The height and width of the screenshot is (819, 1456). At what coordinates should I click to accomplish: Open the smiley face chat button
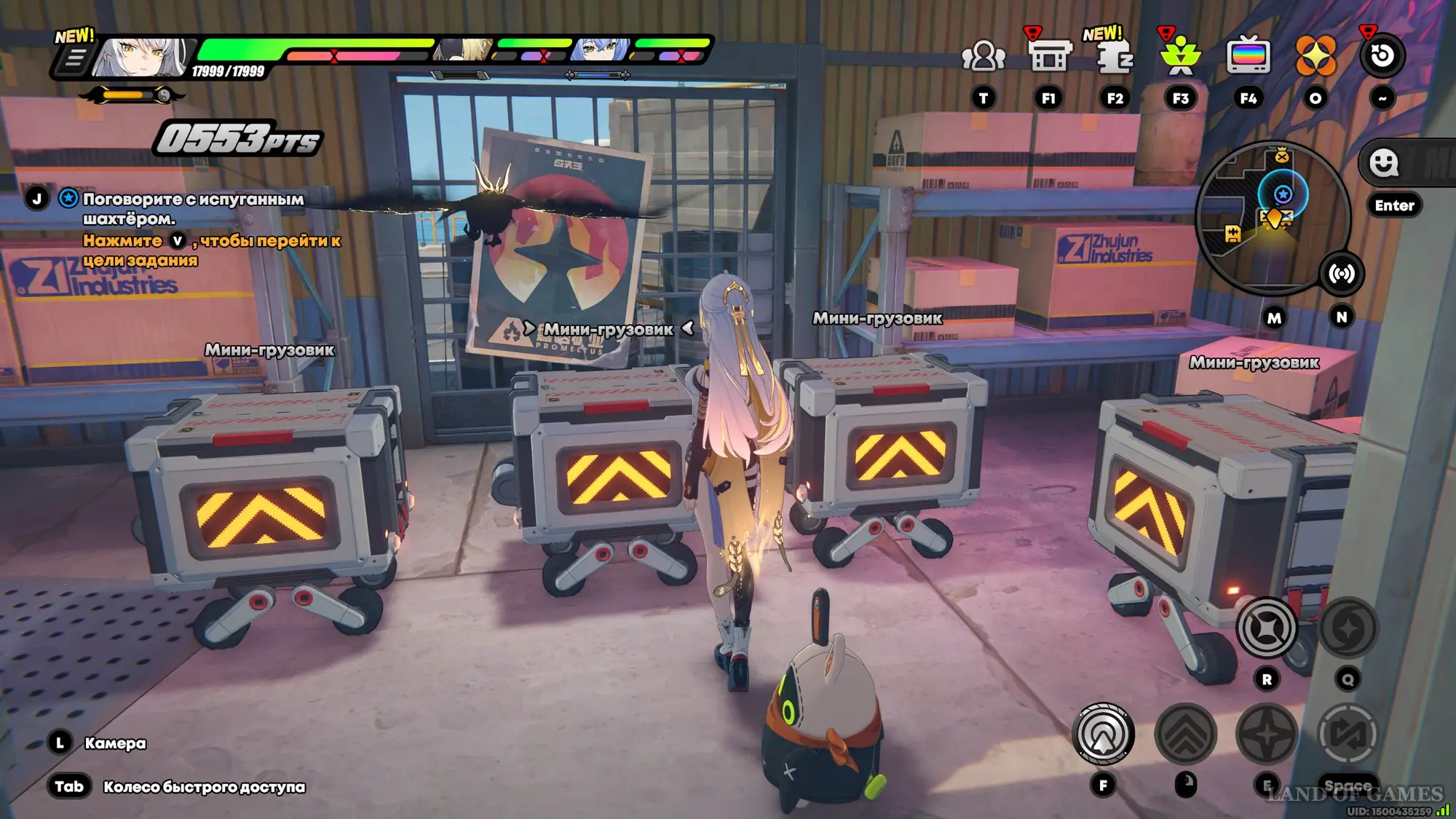(1383, 163)
